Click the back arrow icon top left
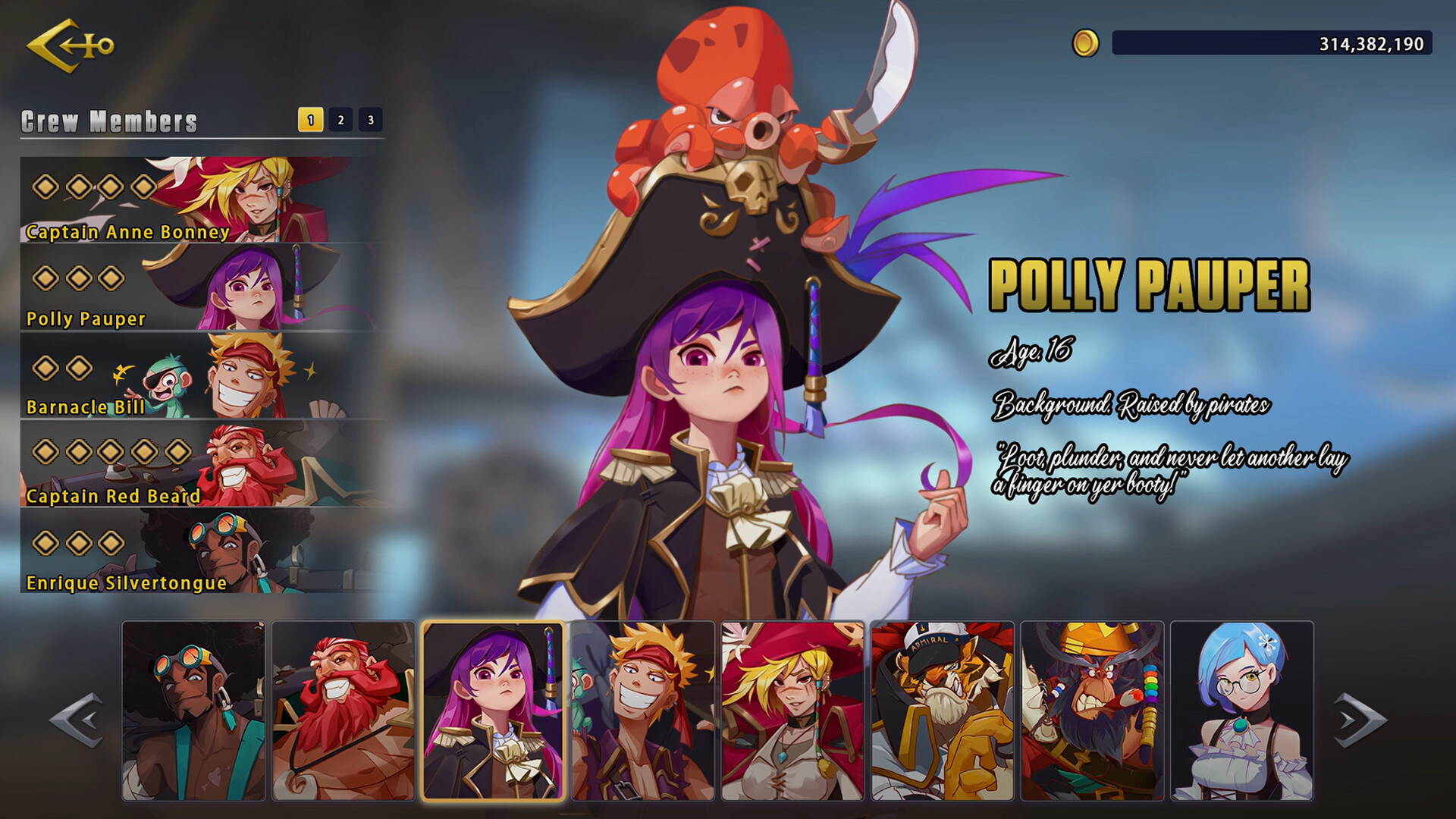Image resolution: width=1456 pixels, height=819 pixels. 67,45
